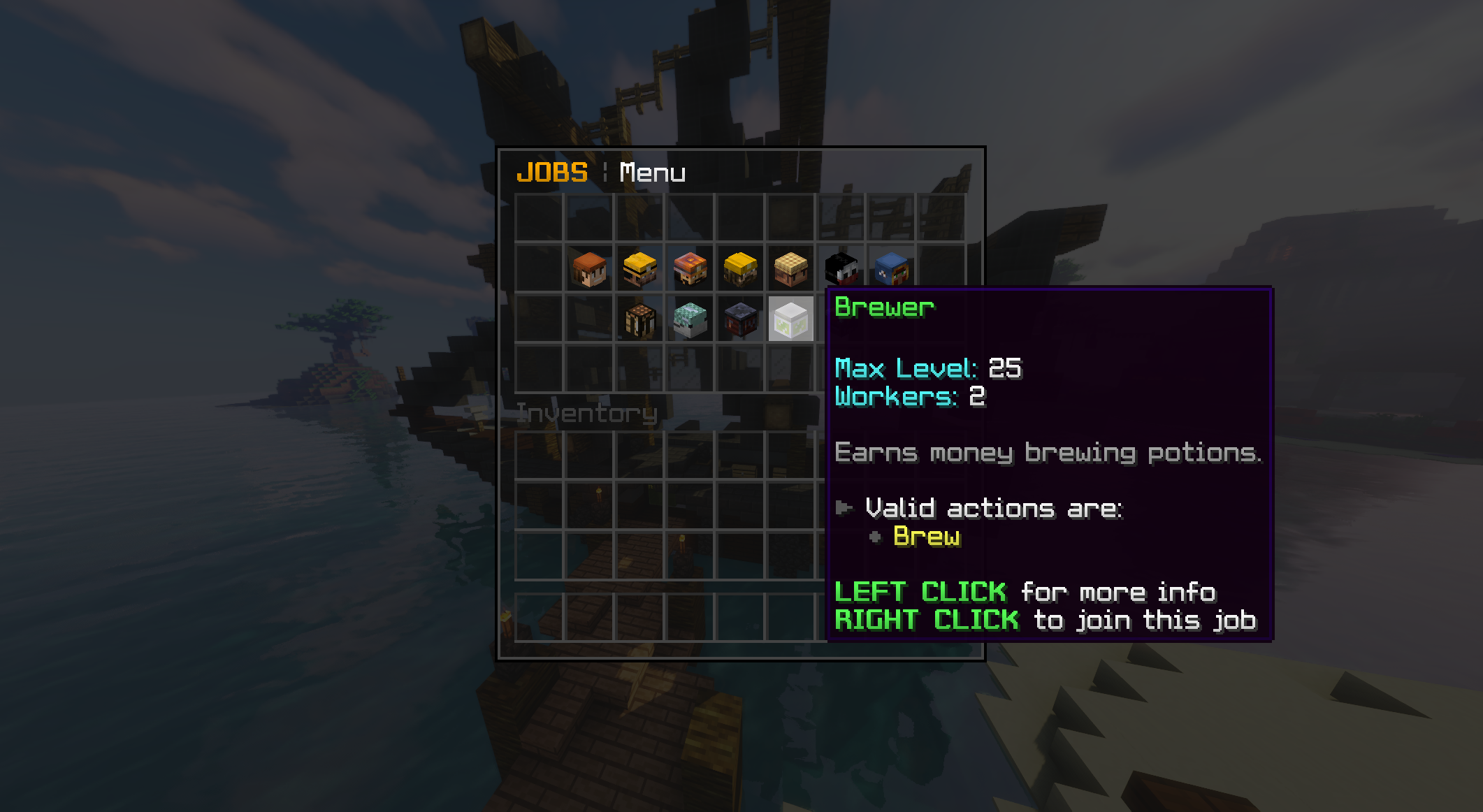Select the builder head with yellow hard hat

(741, 270)
